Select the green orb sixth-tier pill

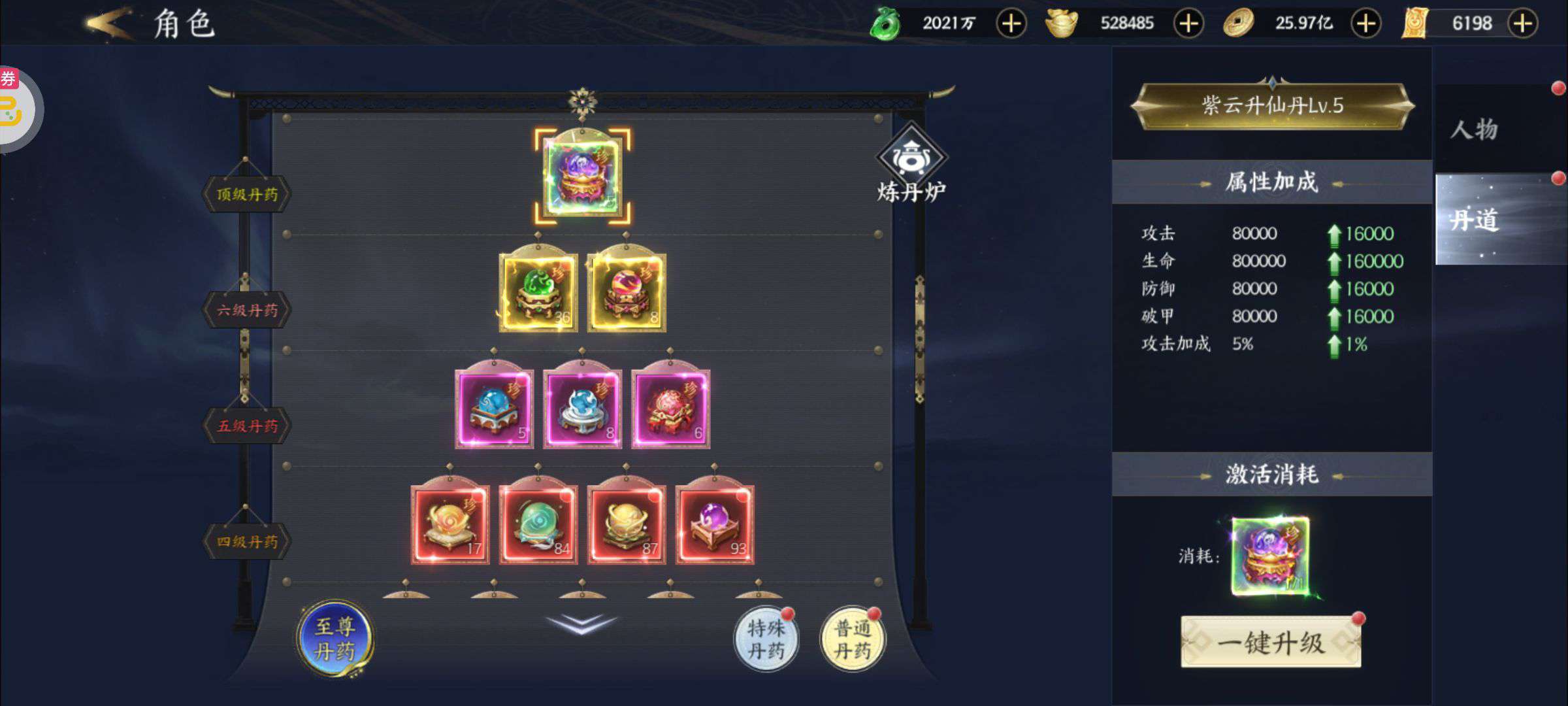tap(538, 292)
